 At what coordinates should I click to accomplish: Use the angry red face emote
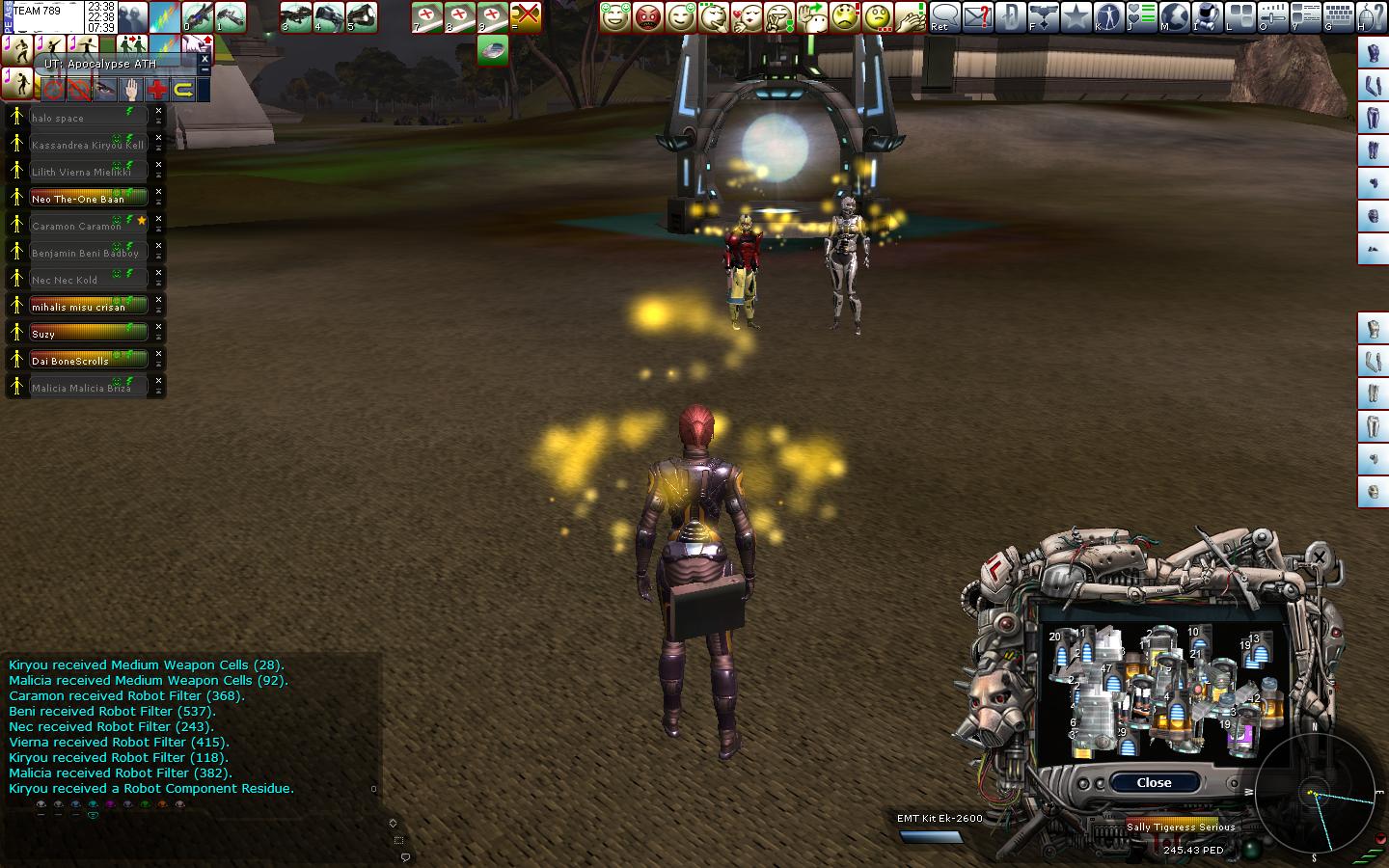click(x=647, y=16)
